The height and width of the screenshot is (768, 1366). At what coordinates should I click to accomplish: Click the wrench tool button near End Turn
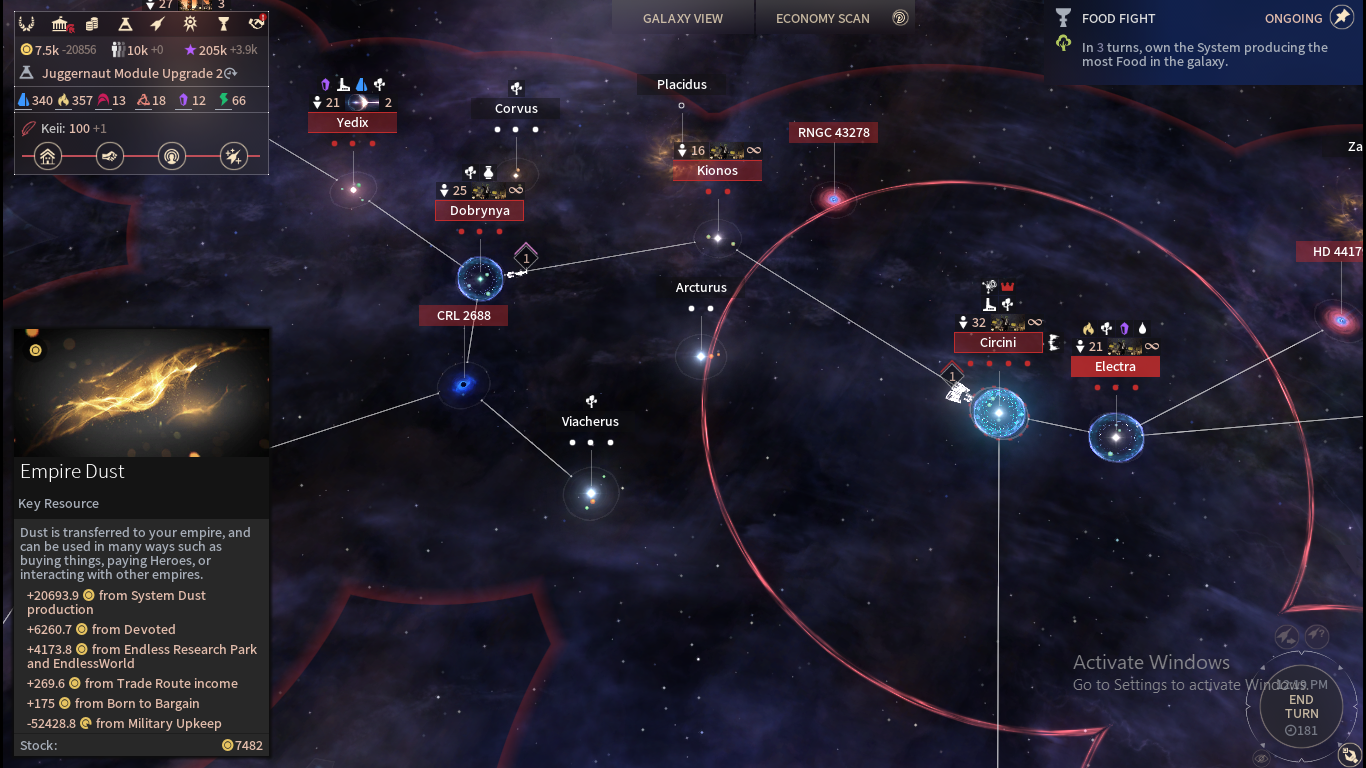tap(1350, 754)
